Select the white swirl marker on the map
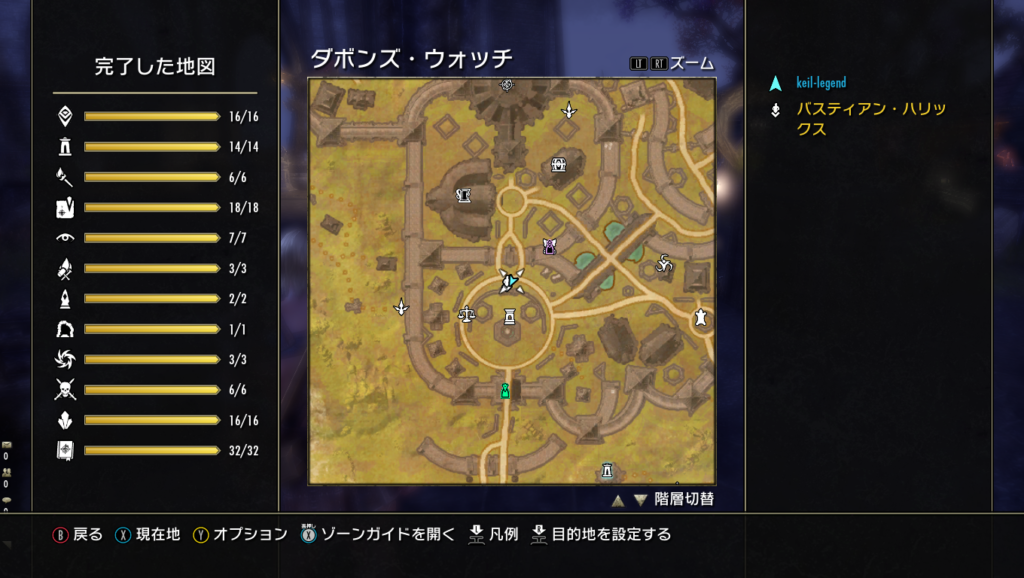The width and height of the screenshot is (1024, 578). 663,264
